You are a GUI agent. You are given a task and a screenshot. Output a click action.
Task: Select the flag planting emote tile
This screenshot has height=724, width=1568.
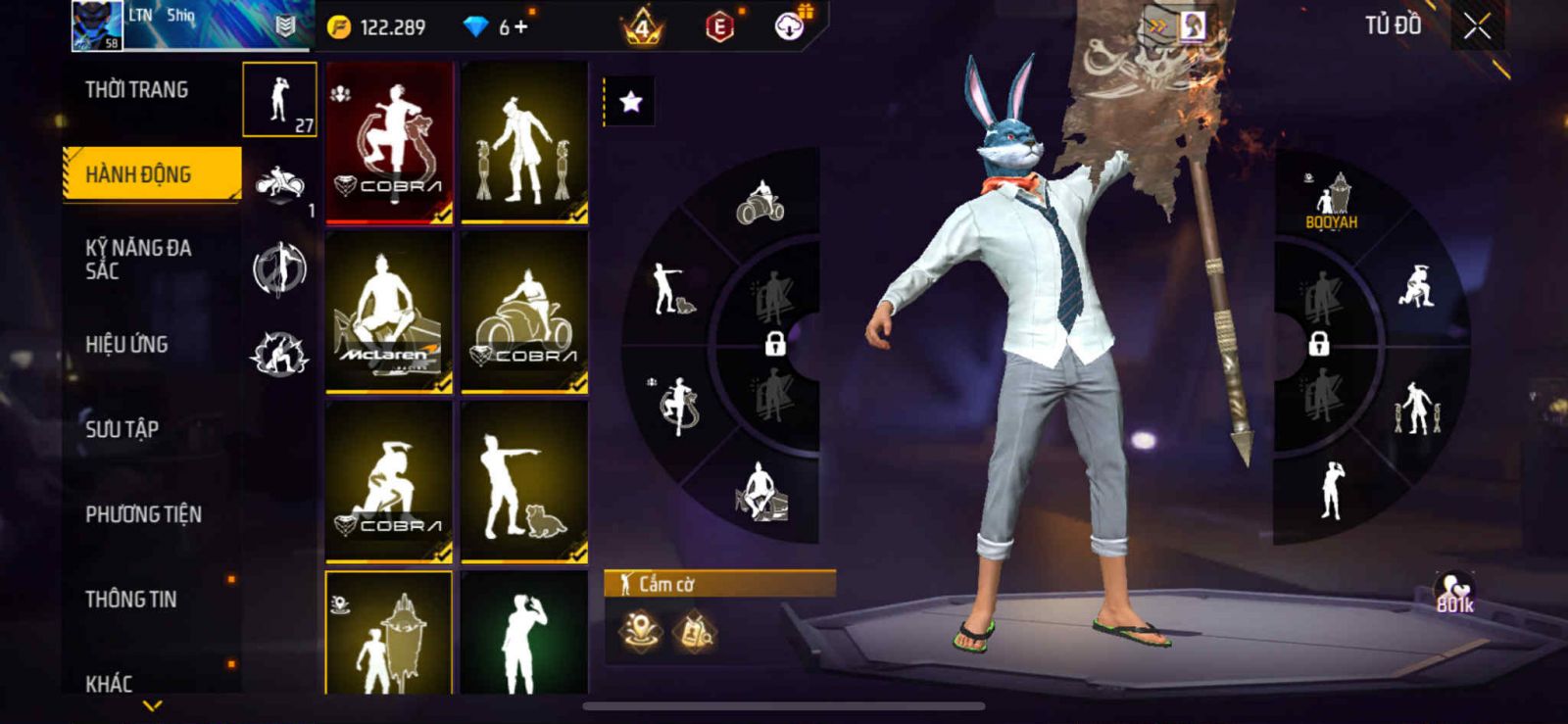tap(389, 635)
